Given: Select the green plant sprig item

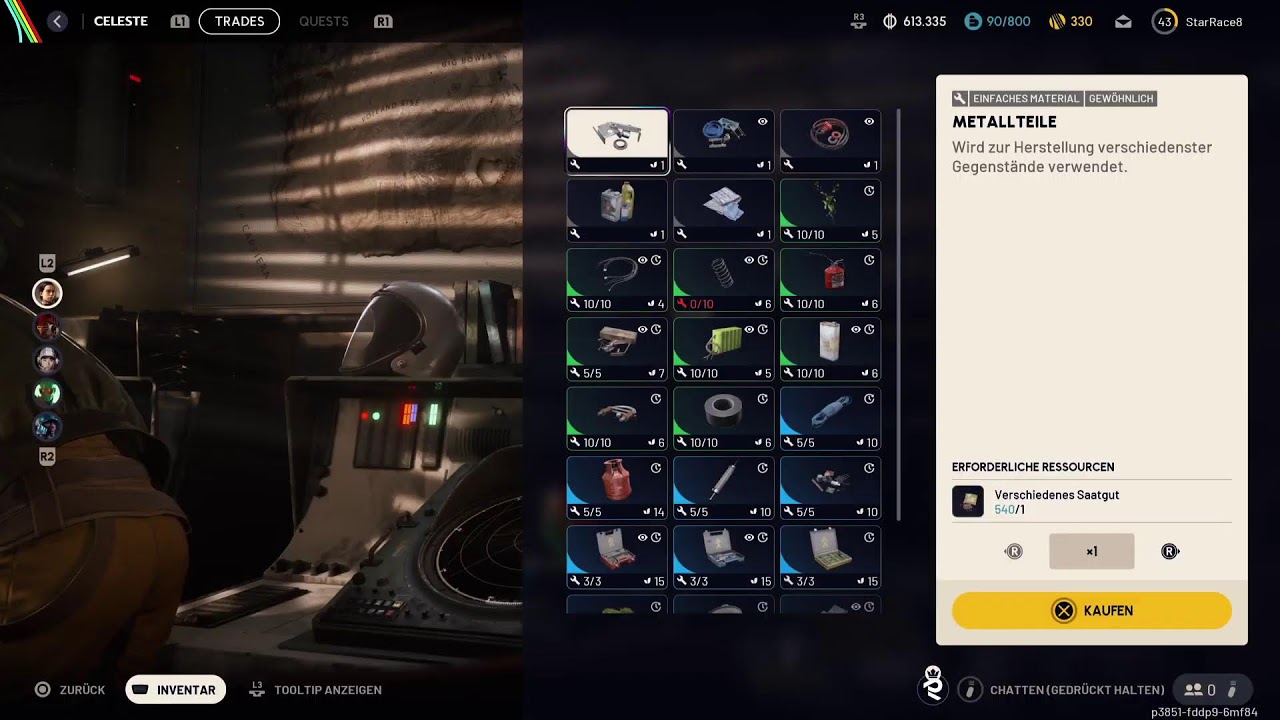Looking at the screenshot, I should (x=830, y=210).
